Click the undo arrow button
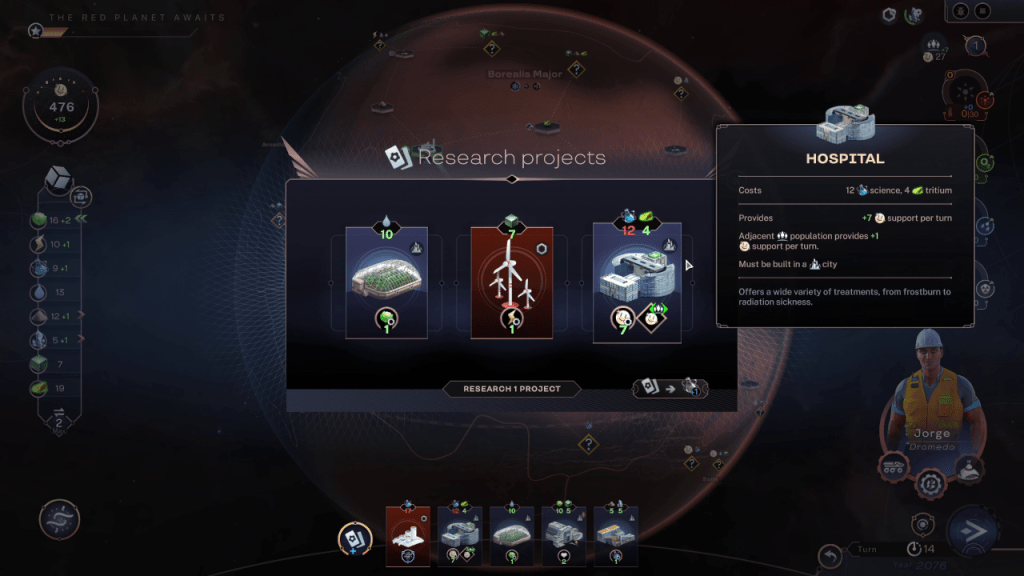The height and width of the screenshot is (576, 1024). (x=829, y=555)
